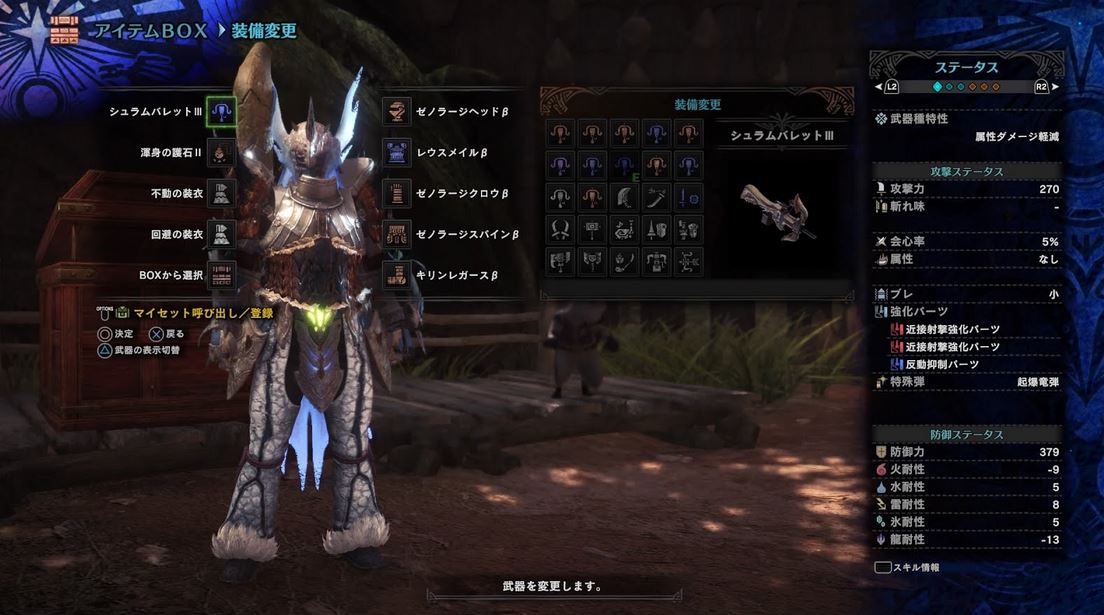The width and height of the screenshot is (1104, 615).
Task: Choose the 不動の装衣 mantle slot
Action: pos(221,192)
